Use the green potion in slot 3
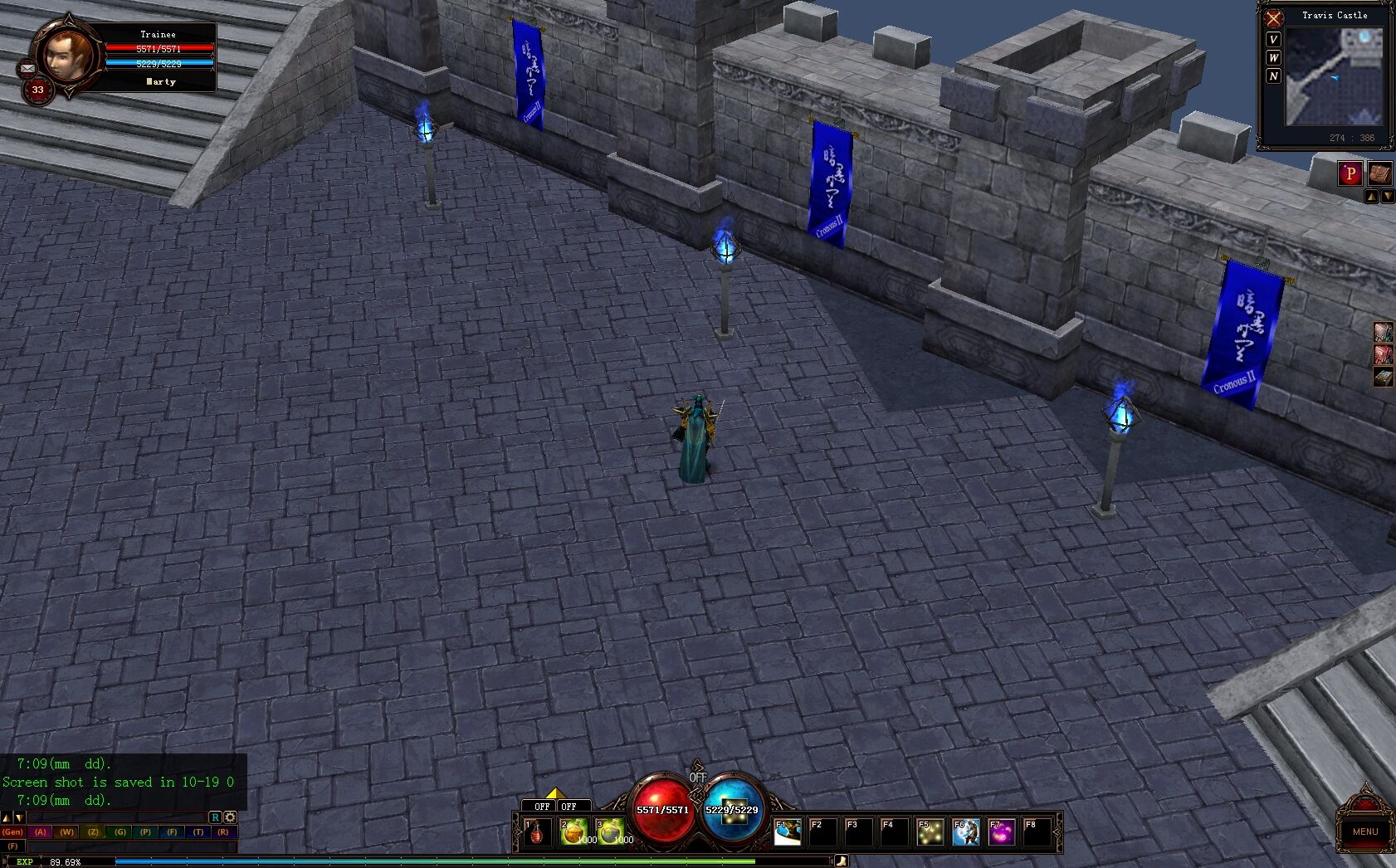 [610, 831]
